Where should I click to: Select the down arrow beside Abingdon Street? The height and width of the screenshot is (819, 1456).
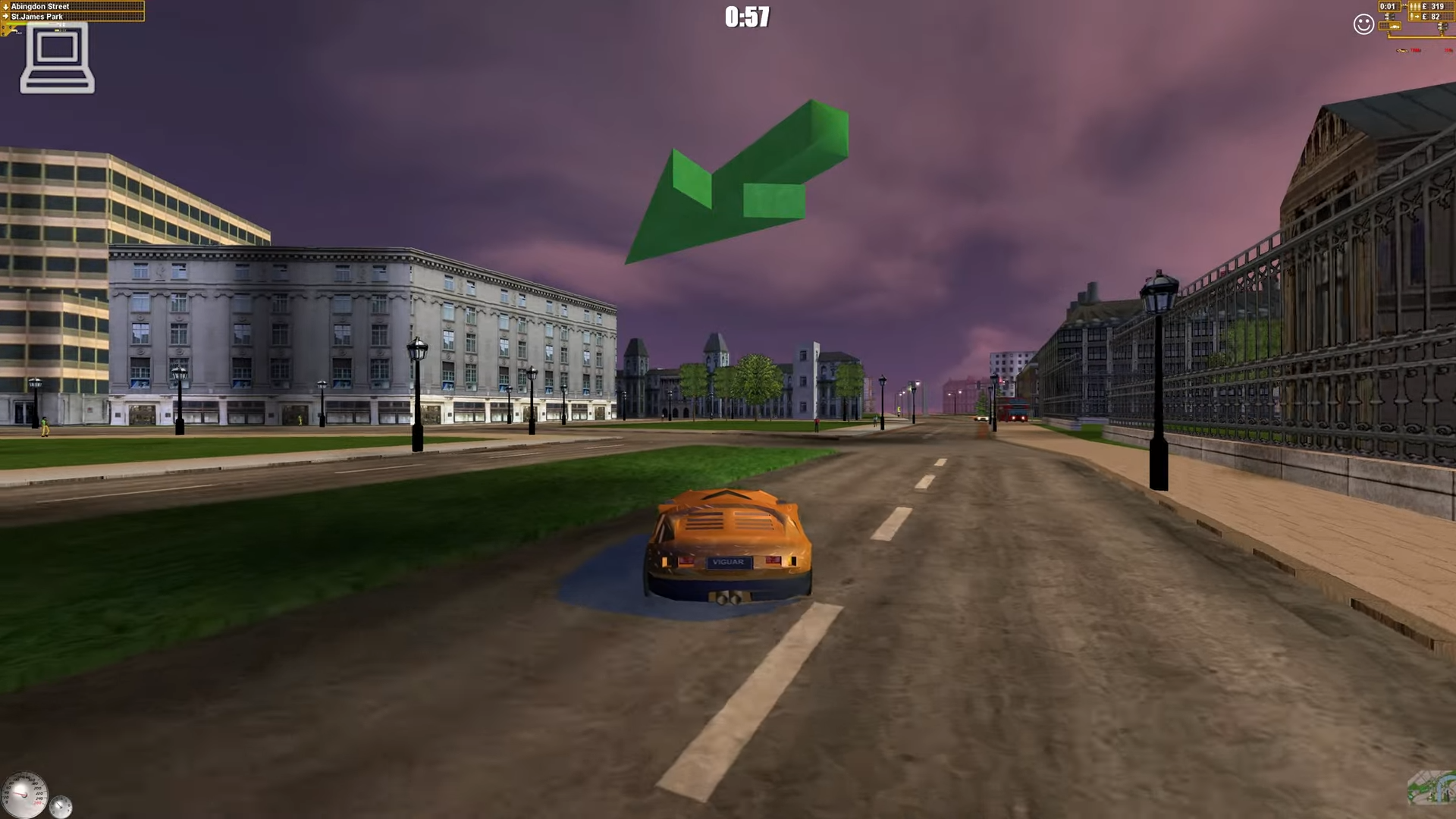(x=5, y=6)
